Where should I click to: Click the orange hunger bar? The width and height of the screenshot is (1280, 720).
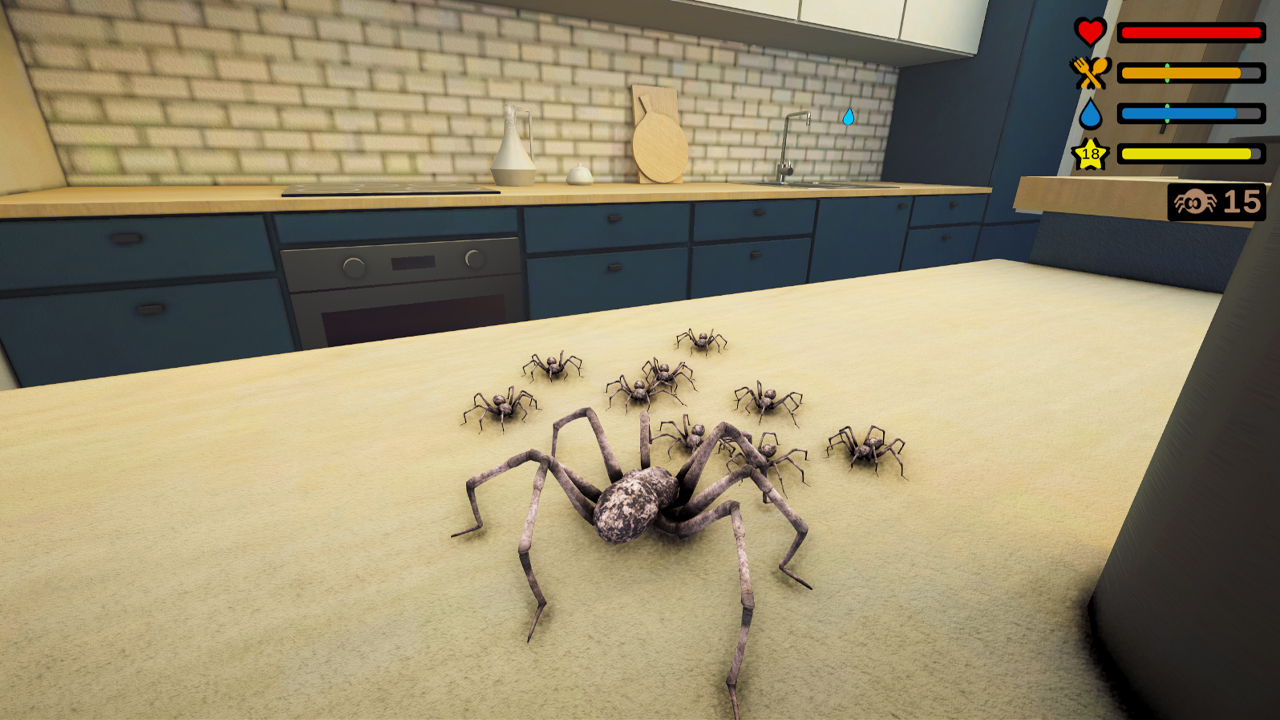point(1180,72)
